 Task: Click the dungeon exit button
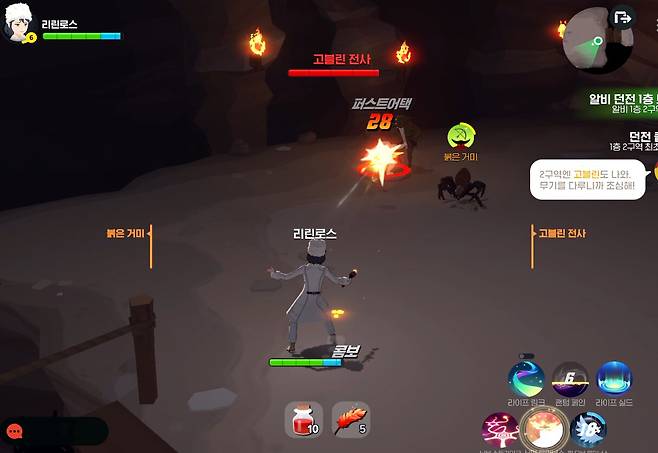click(625, 17)
